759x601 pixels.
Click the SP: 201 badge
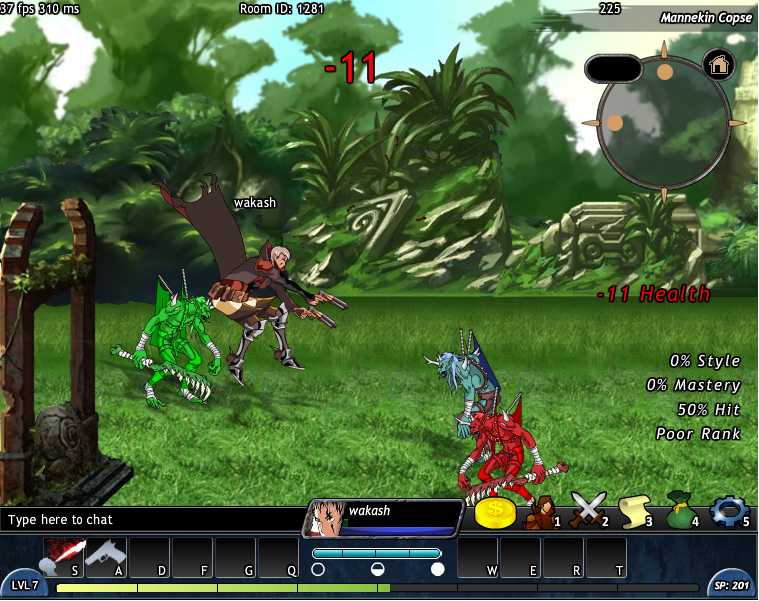point(732,585)
